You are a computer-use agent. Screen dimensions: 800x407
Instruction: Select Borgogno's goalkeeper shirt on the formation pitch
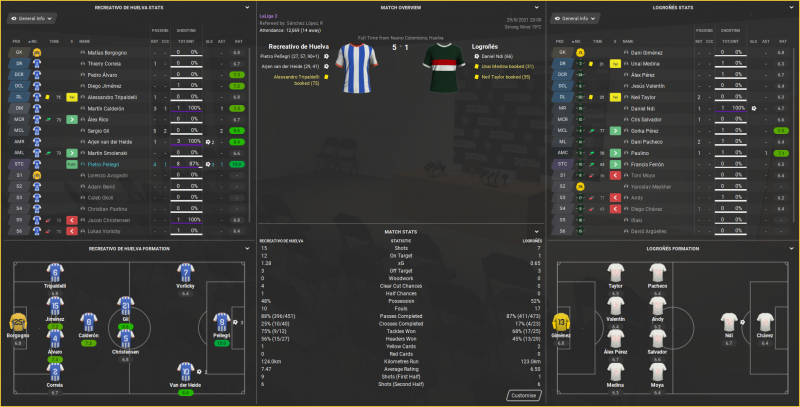(x=18, y=322)
